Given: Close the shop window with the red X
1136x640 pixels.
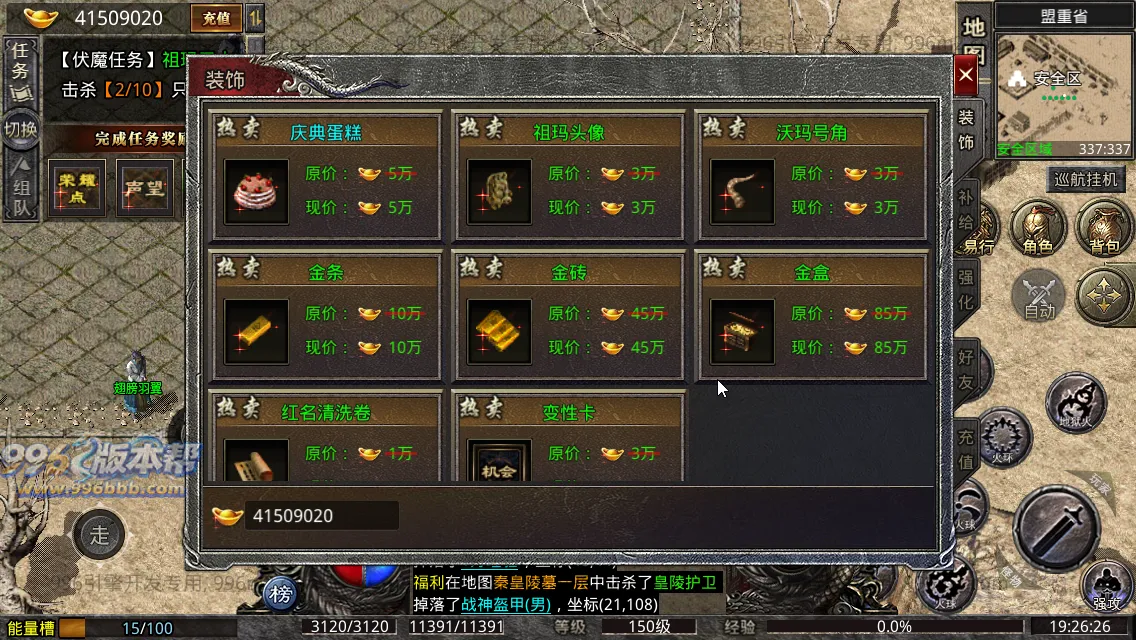Looking at the screenshot, I should pos(965,75).
